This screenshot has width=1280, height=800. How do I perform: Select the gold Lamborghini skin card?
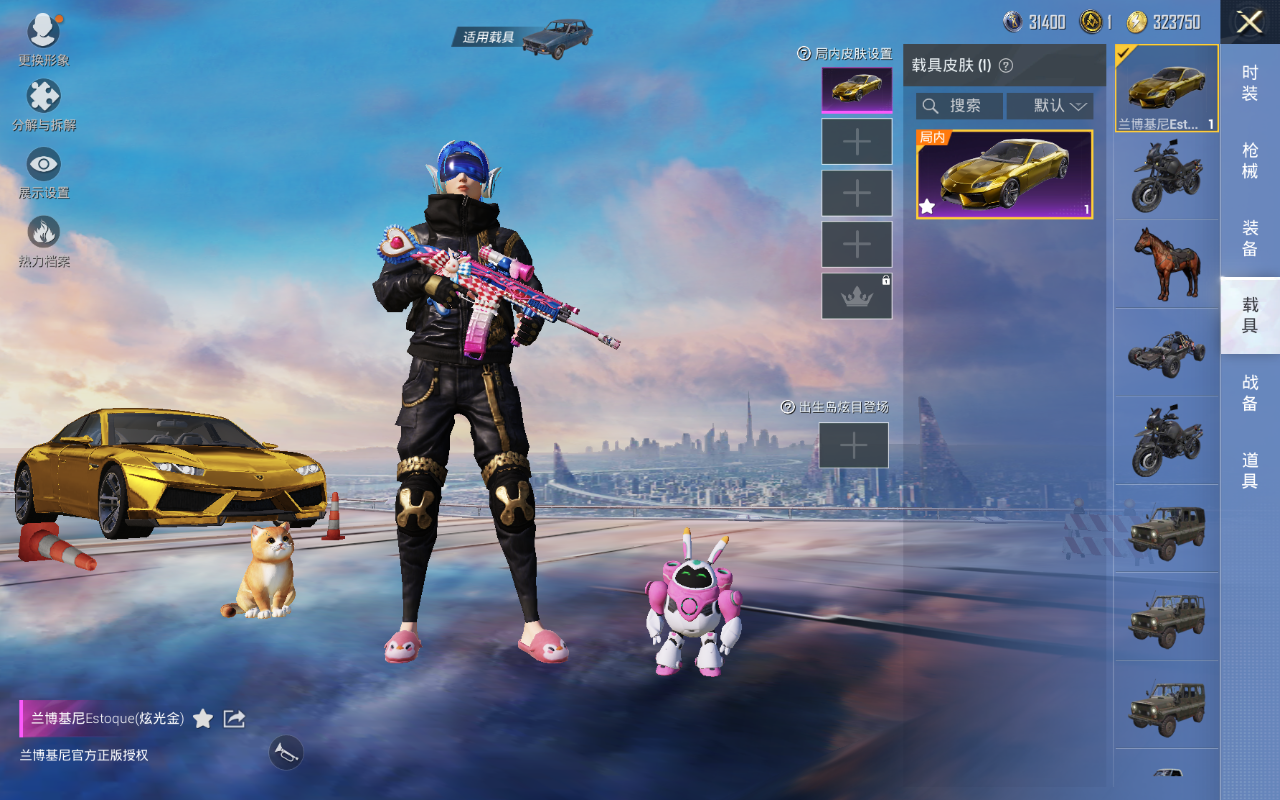click(x=1004, y=174)
